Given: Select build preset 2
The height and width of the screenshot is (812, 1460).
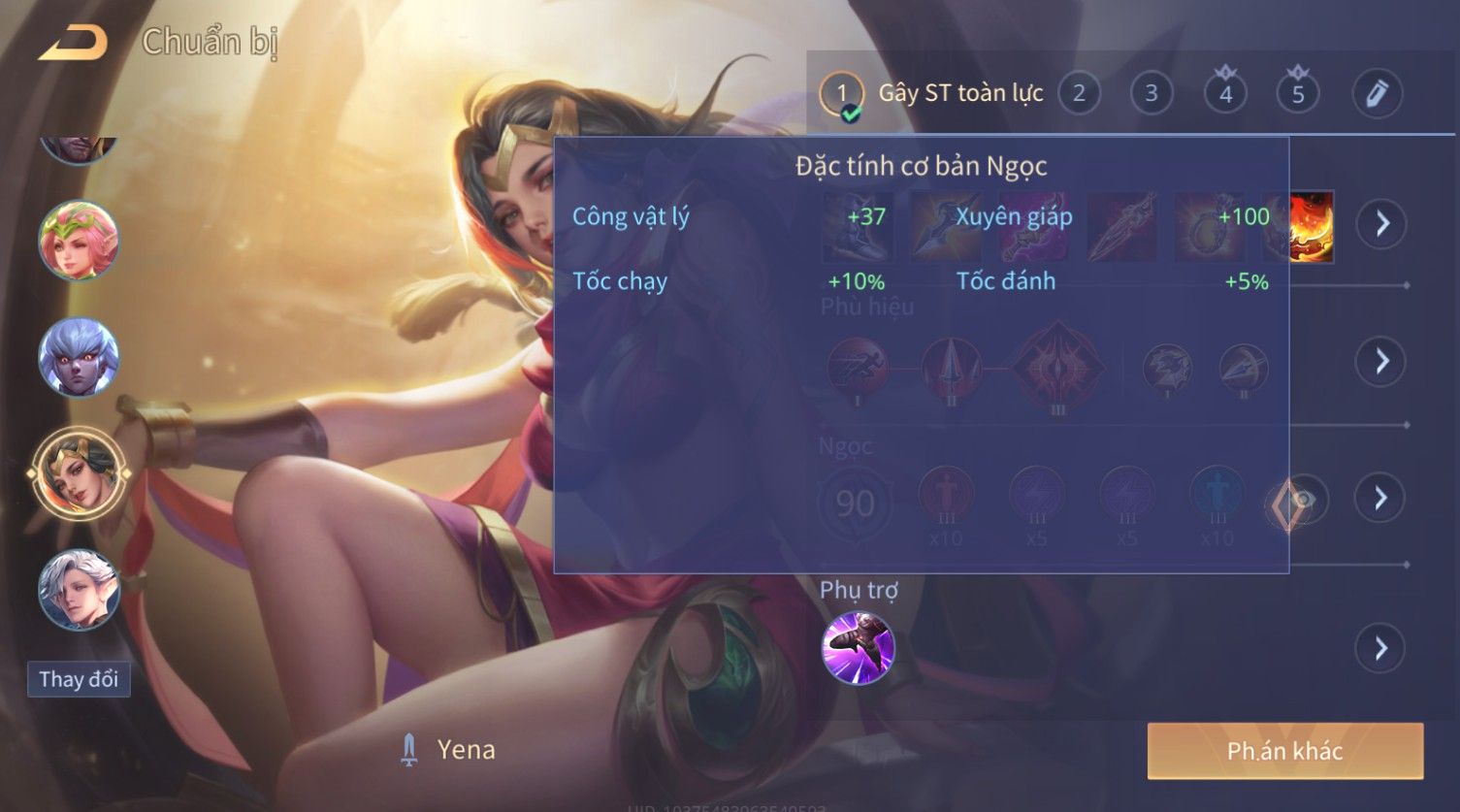Looking at the screenshot, I should click(1079, 93).
